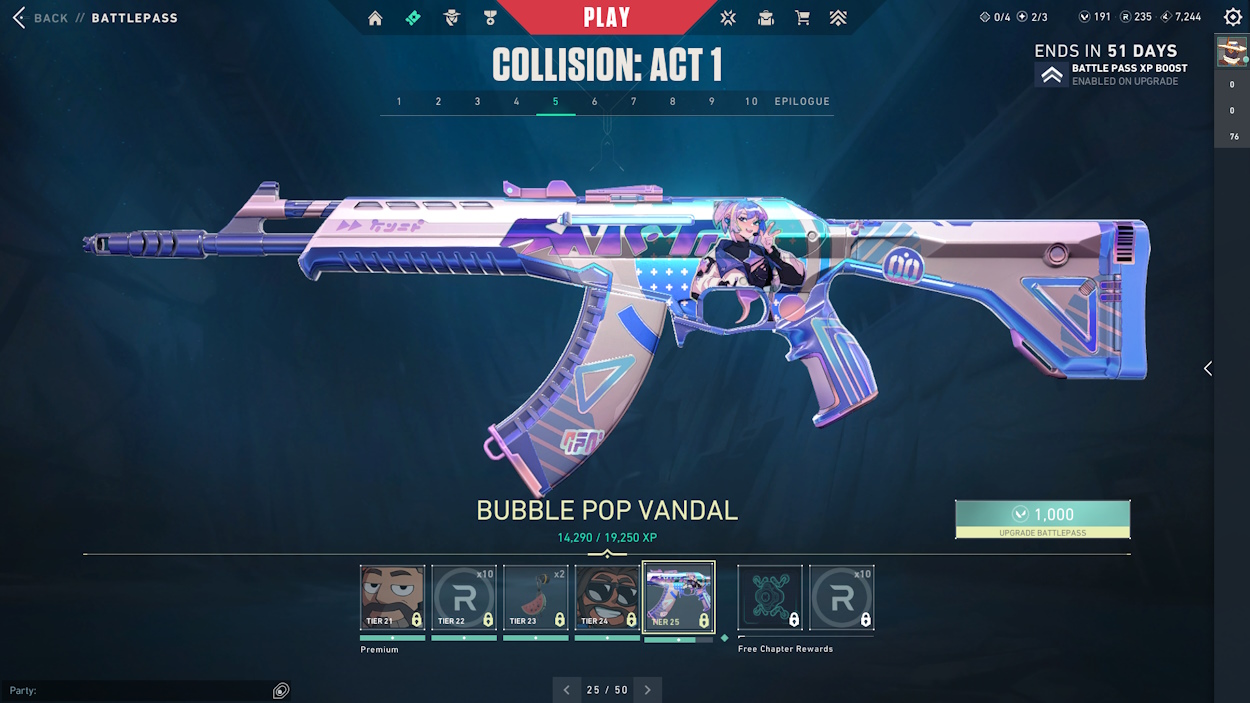Viewport: 1250px width, 703px height.
Task: Open the agents icon with the hat
Action: point(451,18)
